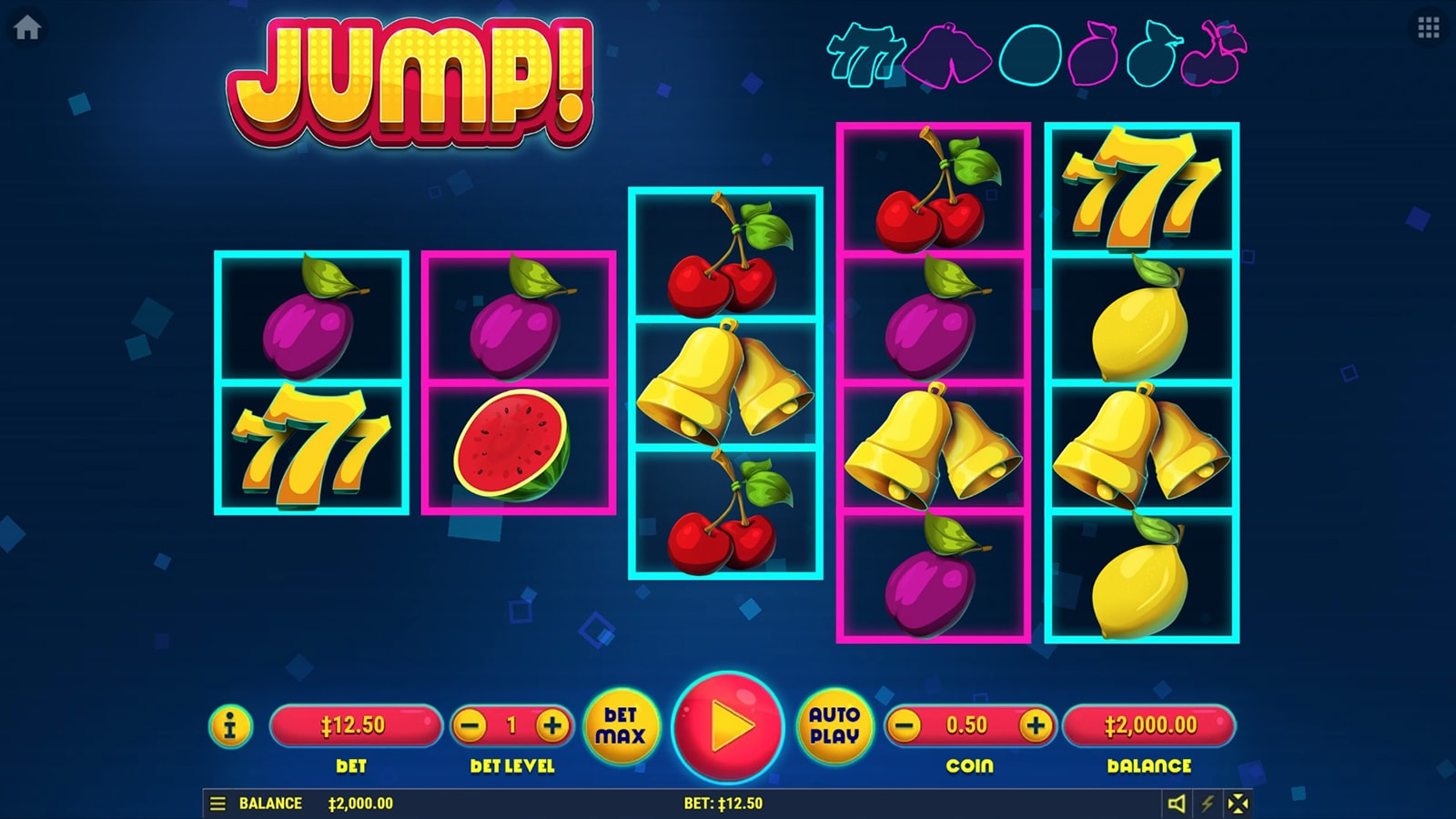1456x819 pixels.
Task: Activate Bet Max
Action: pos(621,726)
